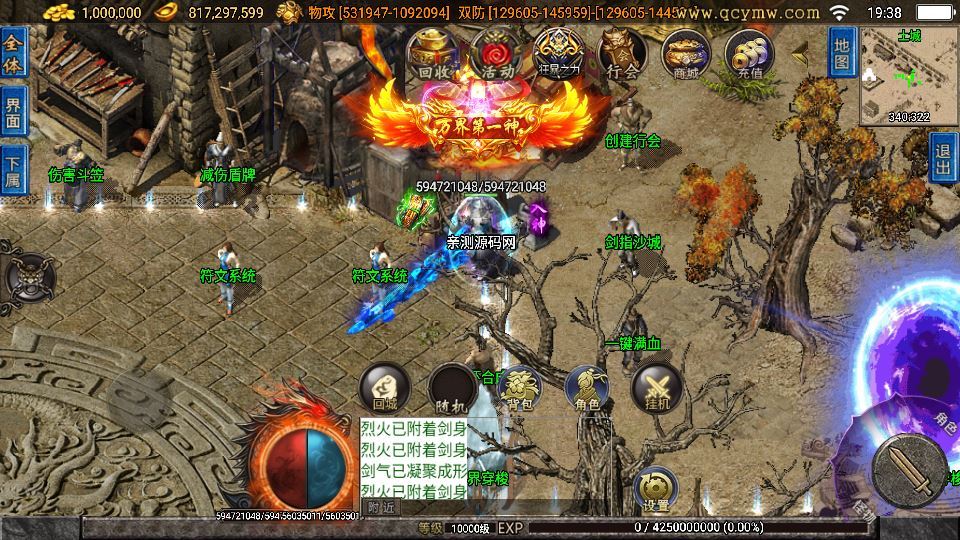Viewport: 960px width, 540px height.
Task: Switch chat to the 附近 channel
Action: (381, 507)
